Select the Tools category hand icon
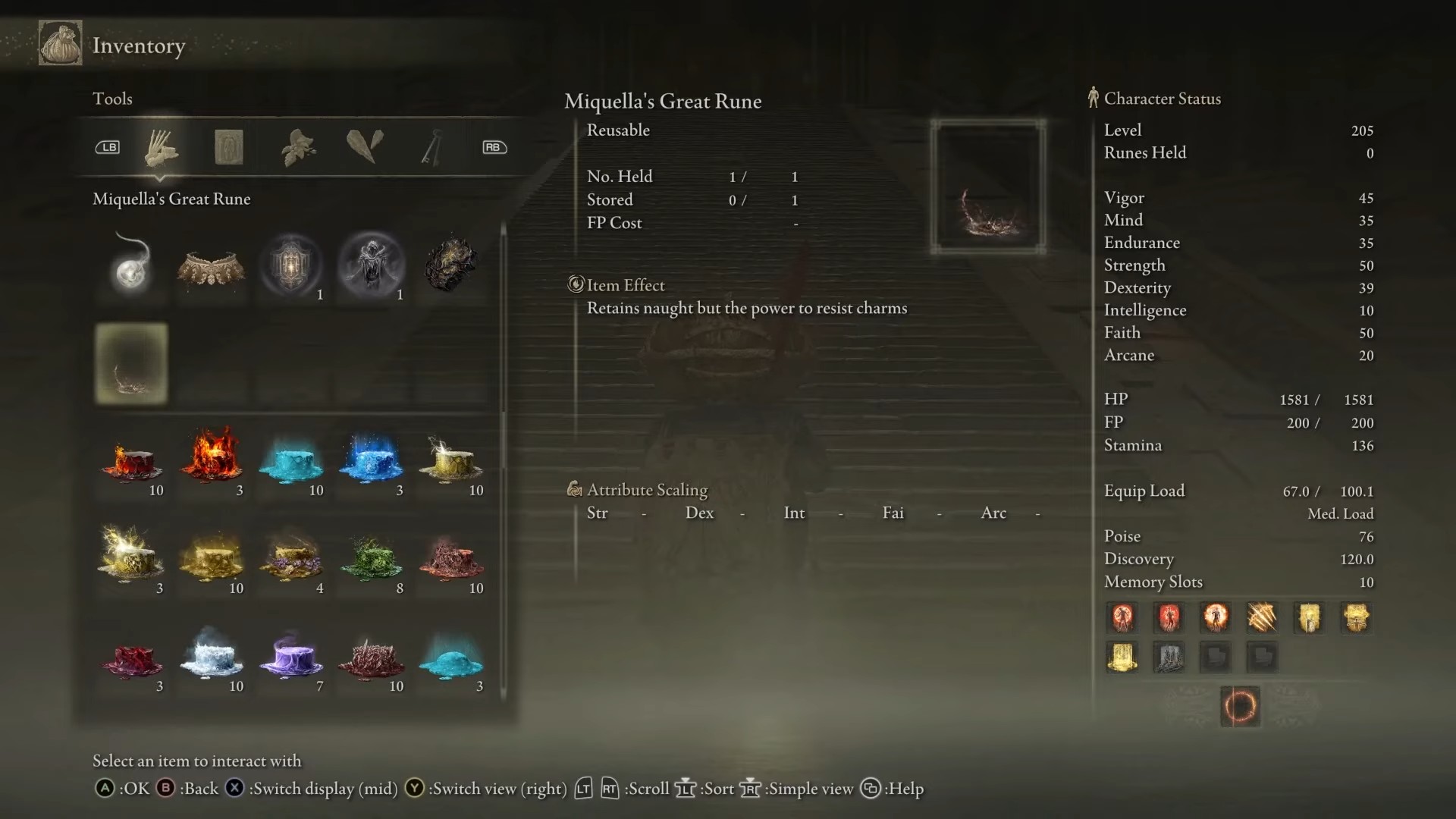 (x=162, y=148)
